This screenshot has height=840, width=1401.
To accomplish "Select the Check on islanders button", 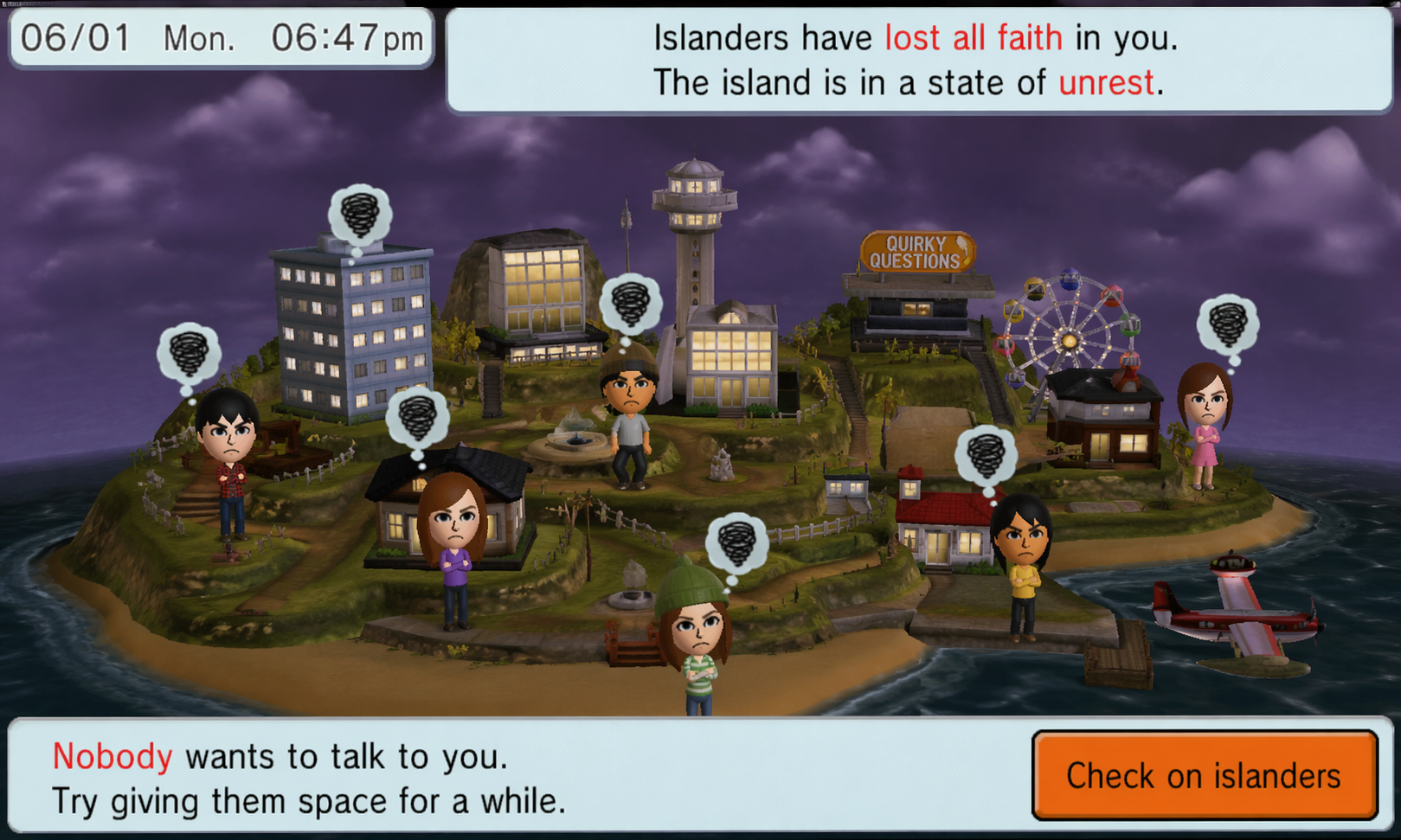I will pos(1204,775).
